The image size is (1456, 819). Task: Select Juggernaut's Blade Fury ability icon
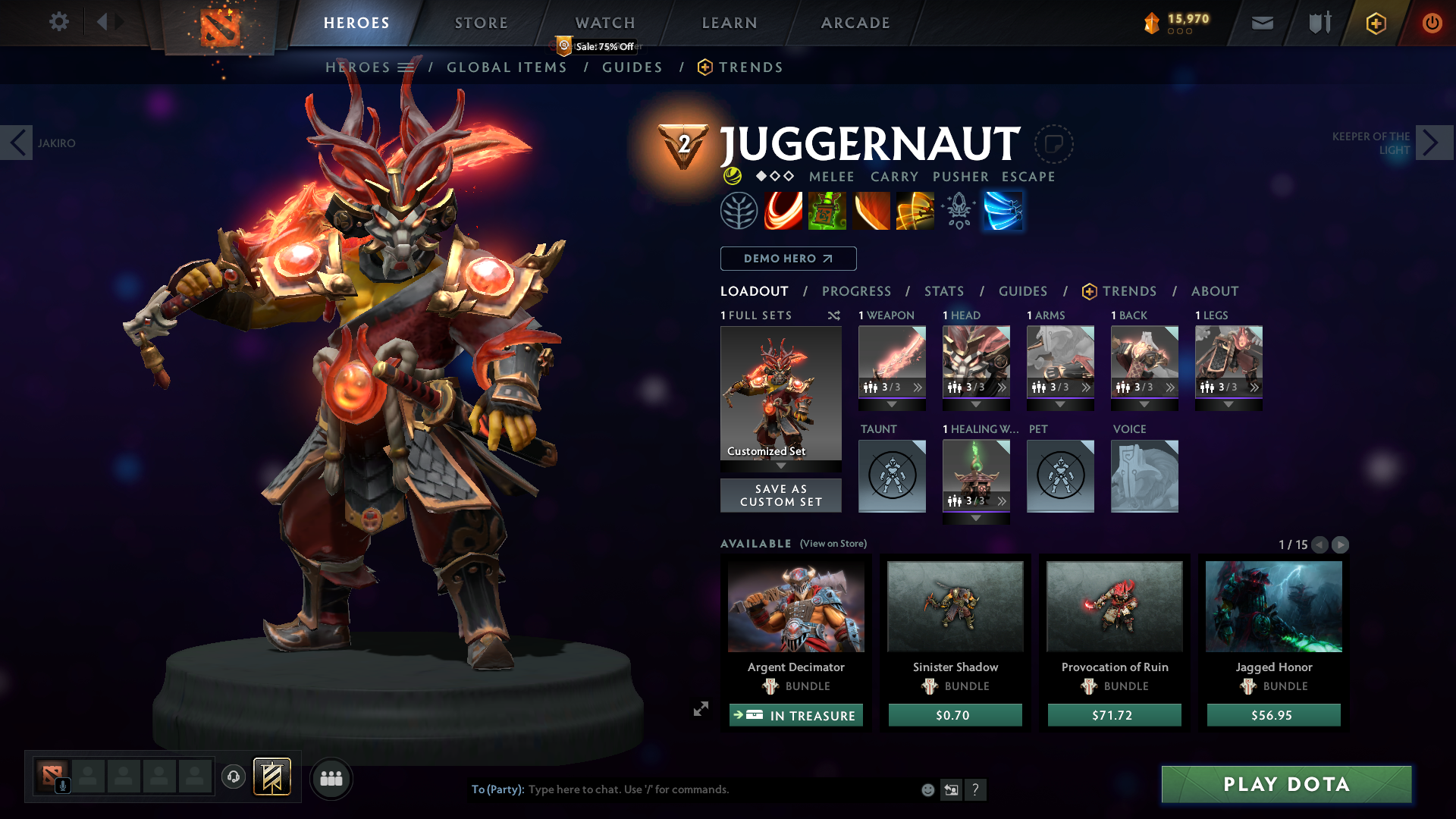coord(784,211)
